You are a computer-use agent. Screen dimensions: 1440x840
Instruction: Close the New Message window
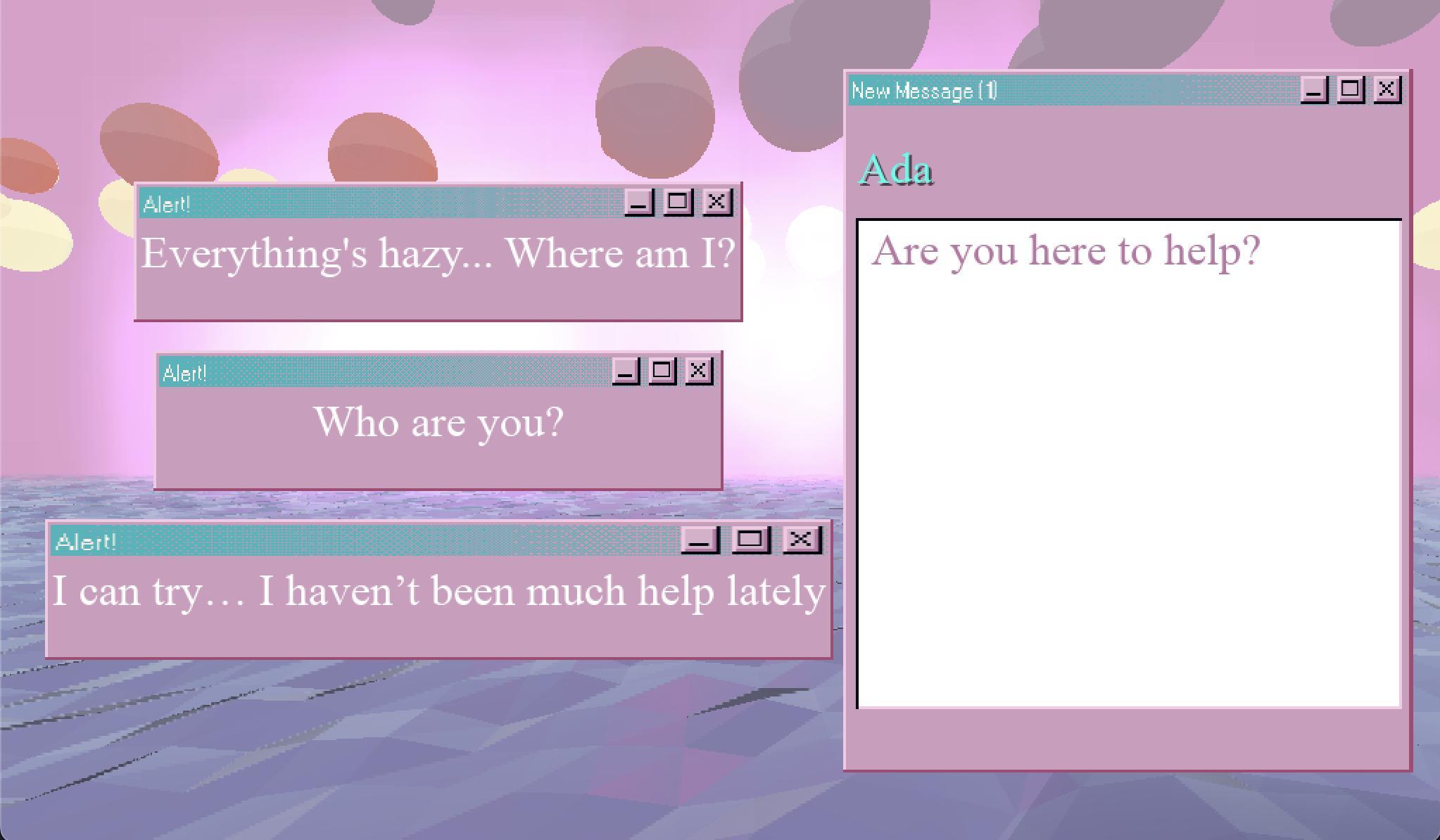(1387, 89)
